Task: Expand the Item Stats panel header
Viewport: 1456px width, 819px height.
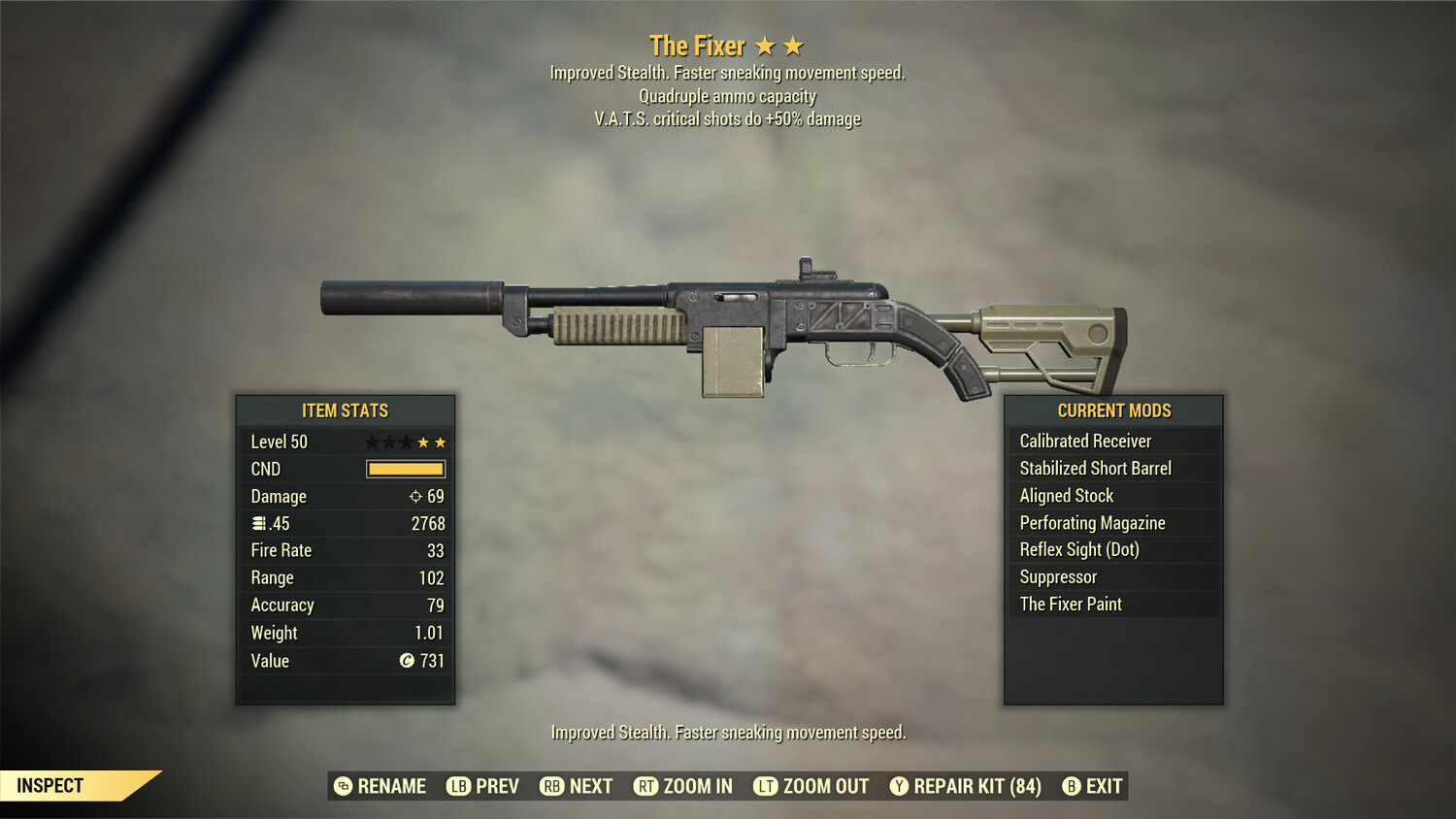Action: click(x=345, y=410)
